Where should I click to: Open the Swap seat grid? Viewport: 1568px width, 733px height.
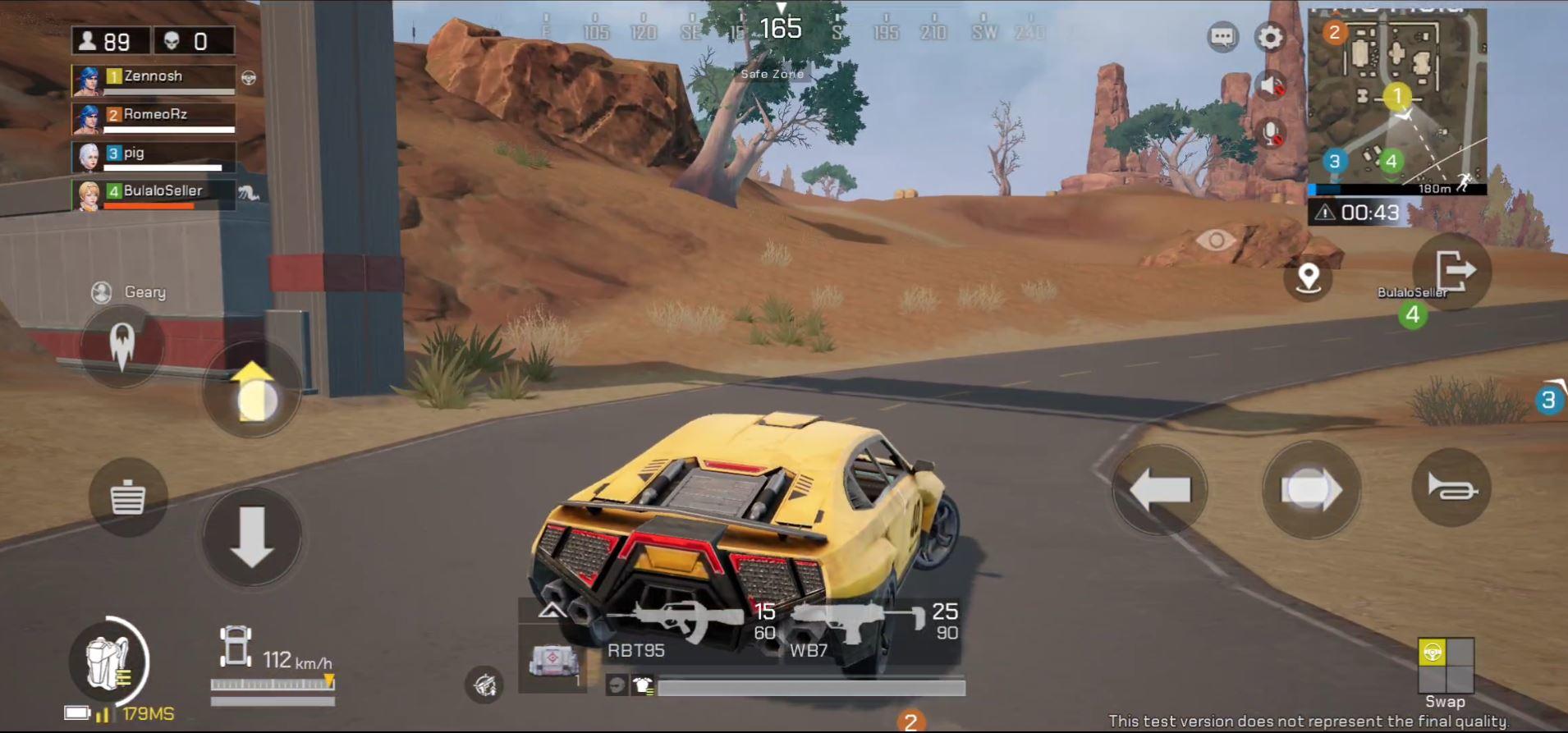(1446, 666)
